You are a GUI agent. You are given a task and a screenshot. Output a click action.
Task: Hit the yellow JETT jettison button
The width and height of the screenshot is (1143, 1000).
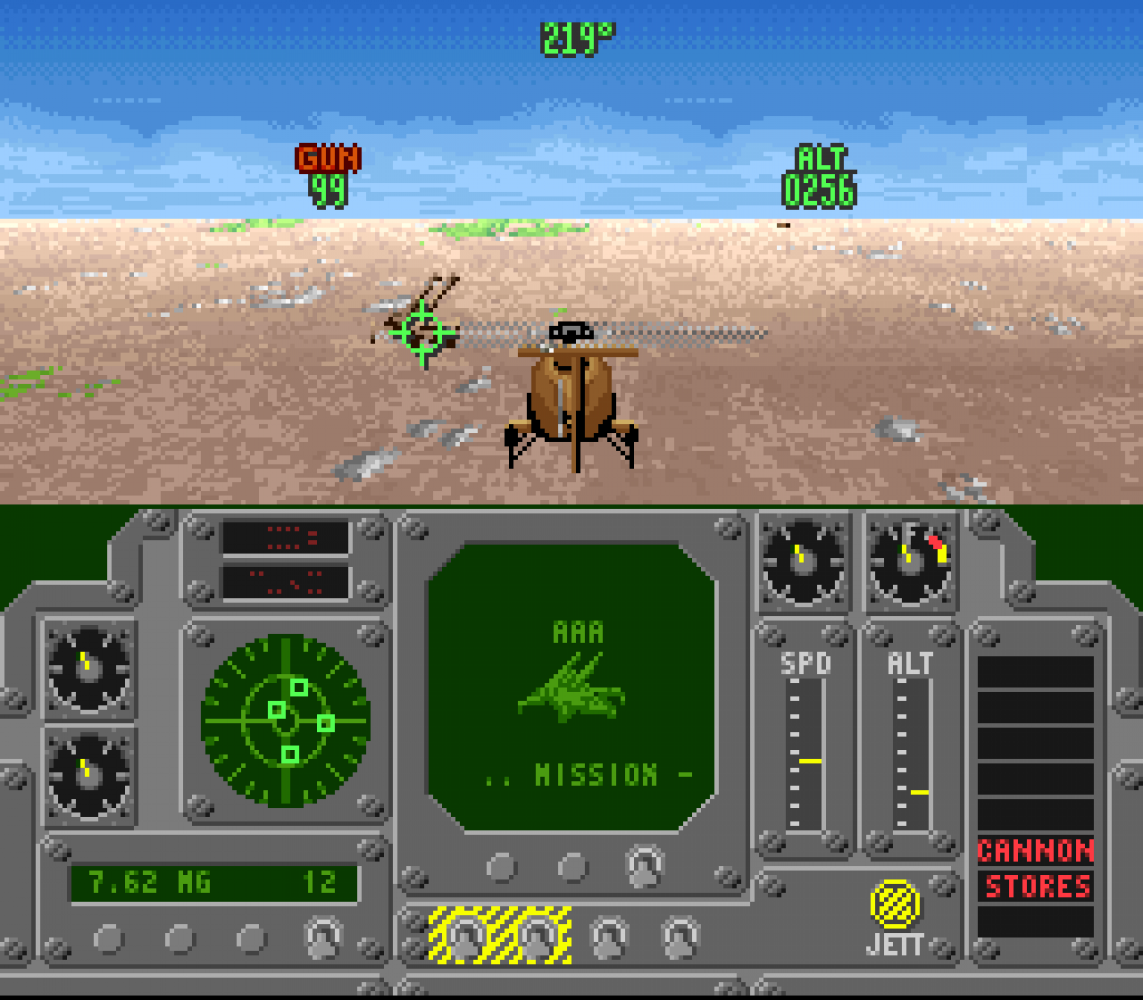895,904
